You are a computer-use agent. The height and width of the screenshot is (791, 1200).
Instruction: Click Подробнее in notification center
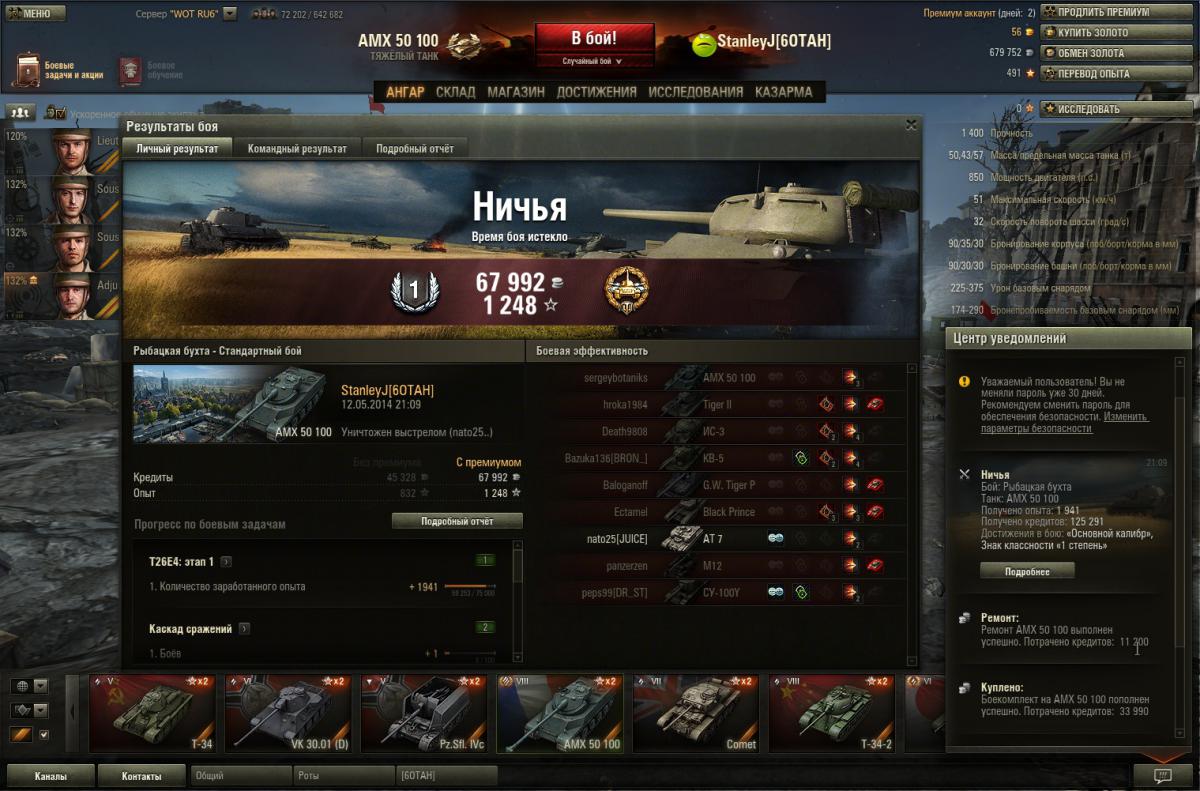pos(1026,571)
